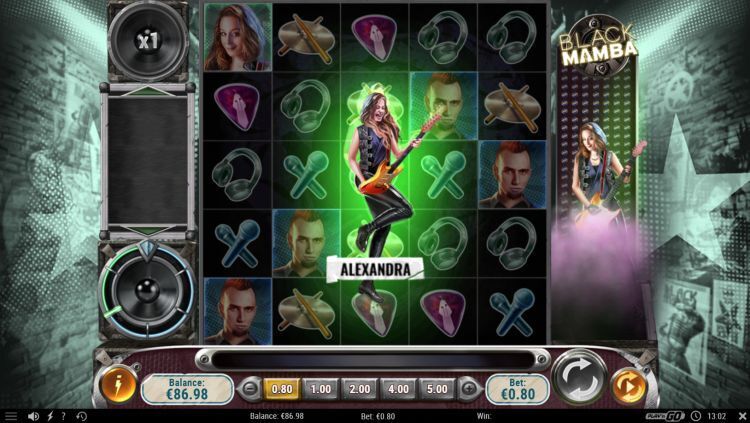Toggle the sound with the speaker icon
Screen dimensions: 750x423
coord(33,416)
